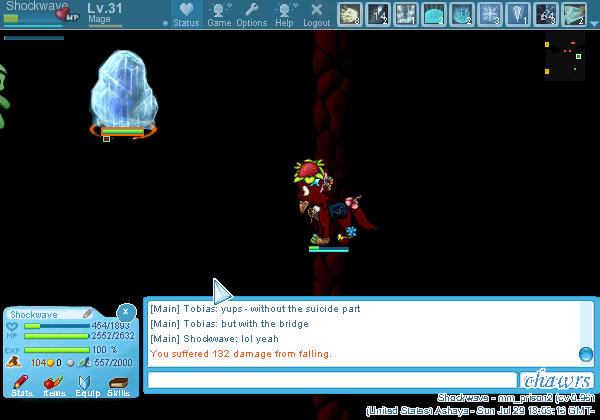Click the chat message input field

[331, 380]
